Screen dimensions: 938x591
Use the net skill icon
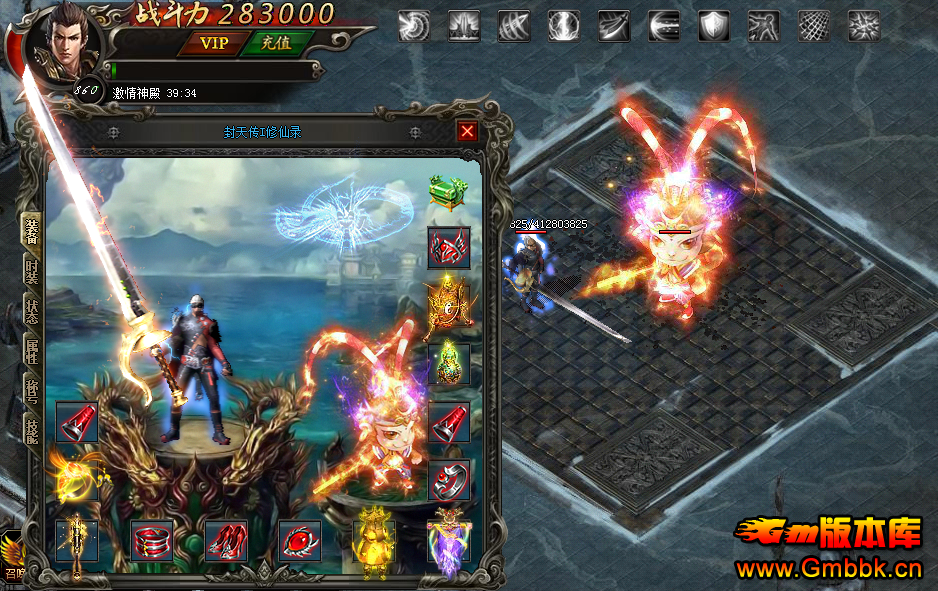click(x=814, y=25)
